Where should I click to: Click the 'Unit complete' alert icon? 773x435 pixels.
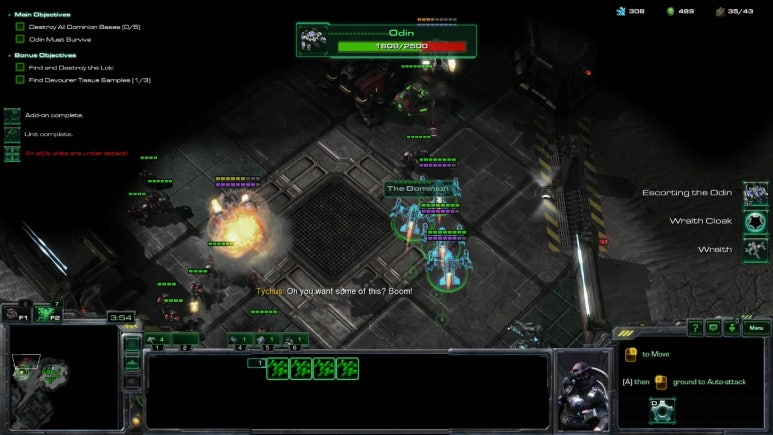(12, 134)
